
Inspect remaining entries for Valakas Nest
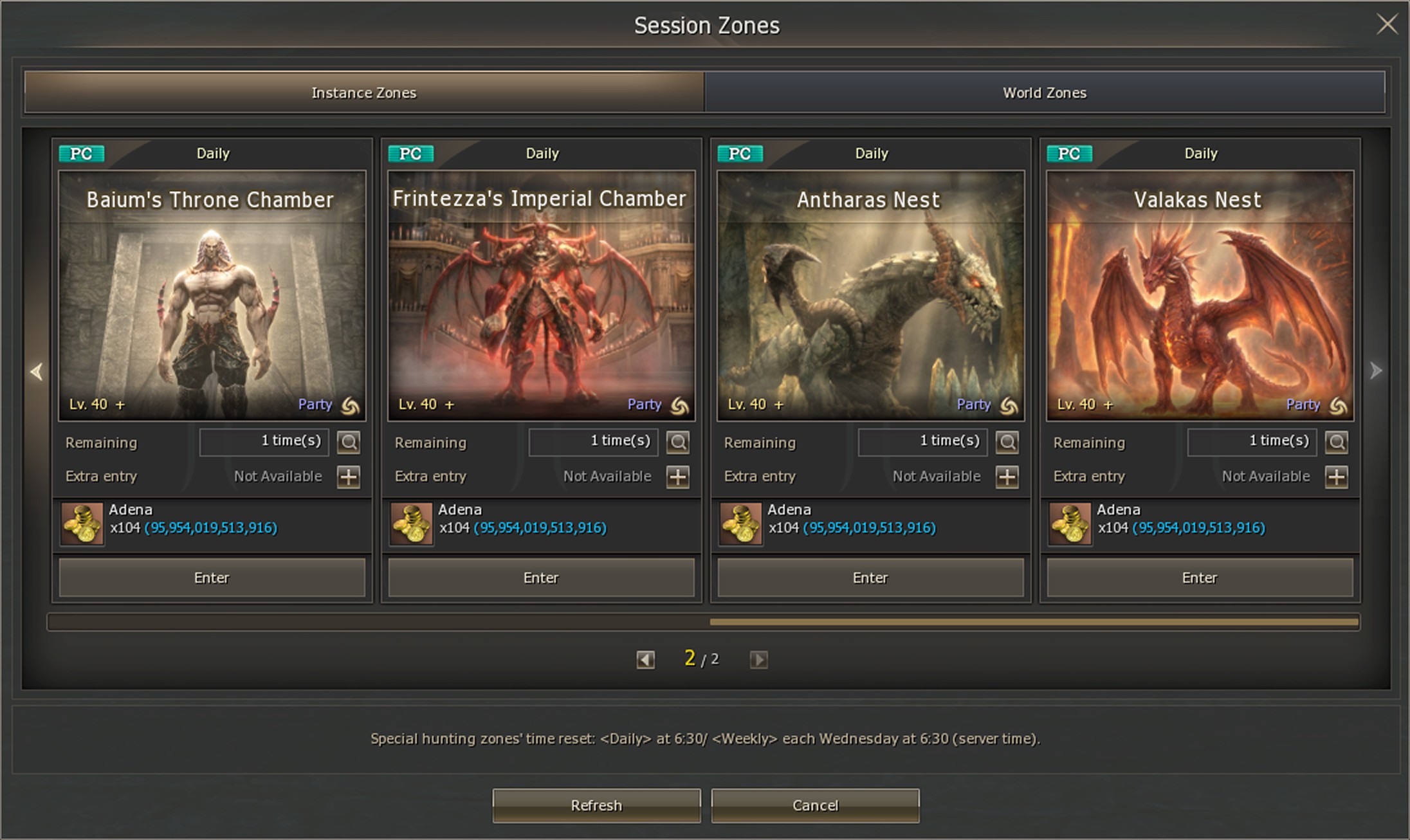(x=1337, y=442)
